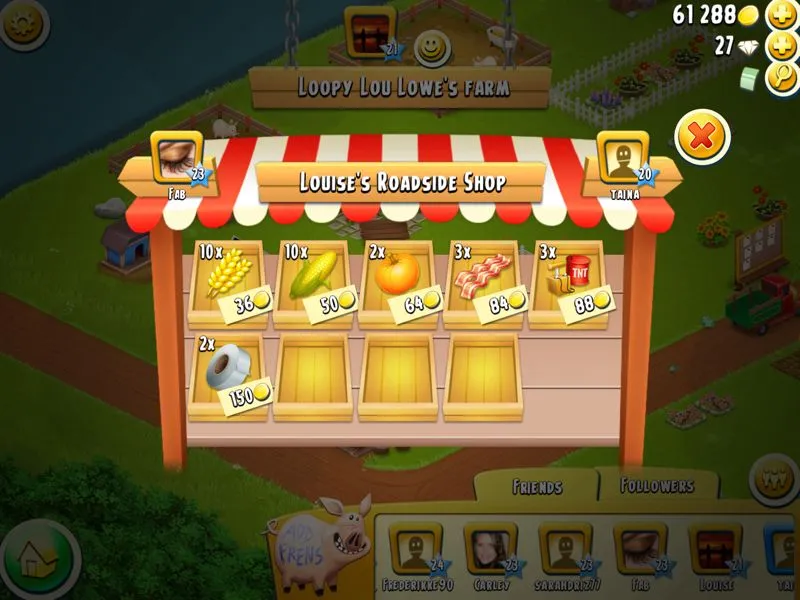Add more diamonds with the plus button
800x600 pixels.
[781, 46]
